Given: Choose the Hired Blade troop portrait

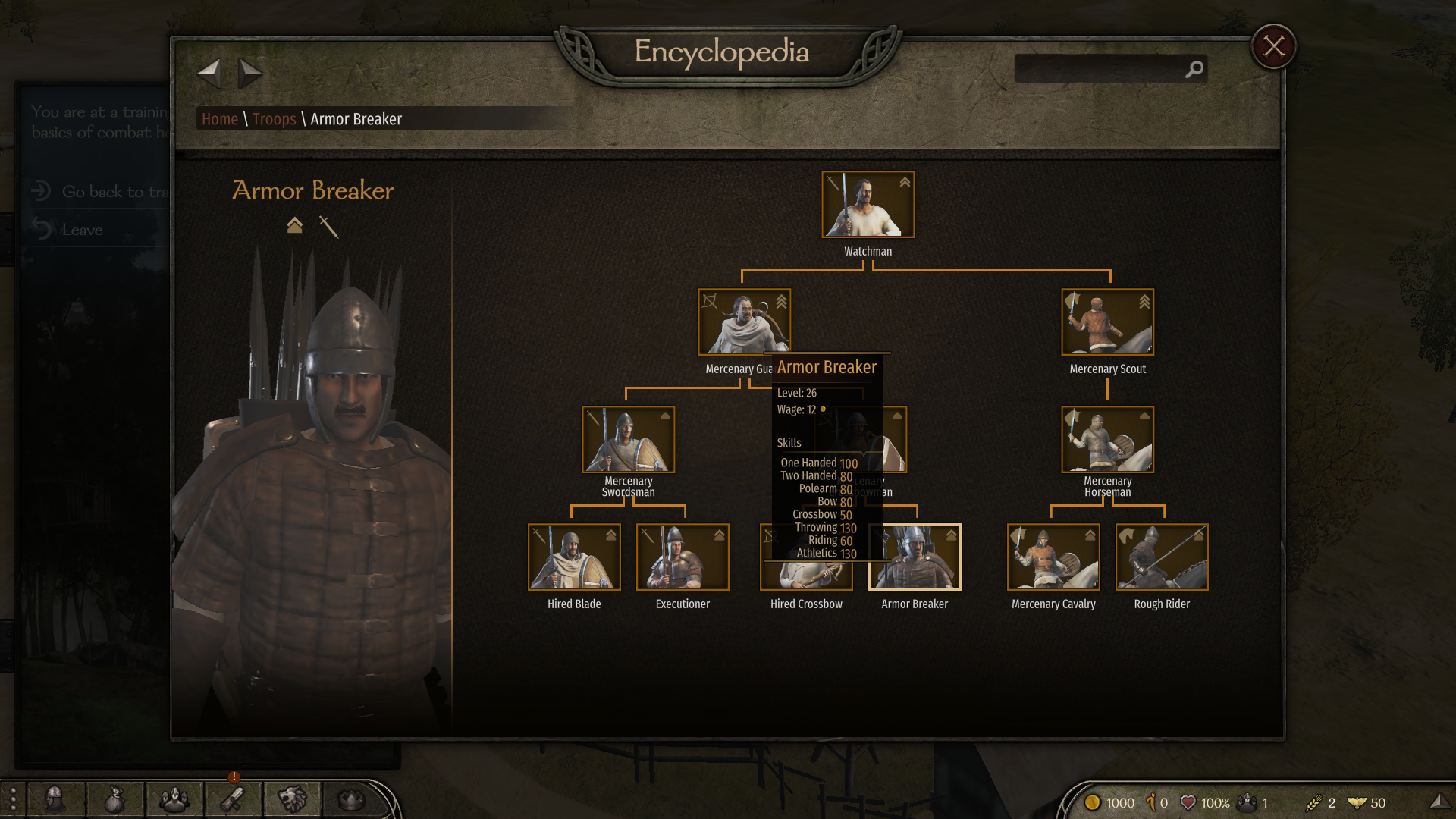Looking at the screenshot, I should tap(574, 557).
